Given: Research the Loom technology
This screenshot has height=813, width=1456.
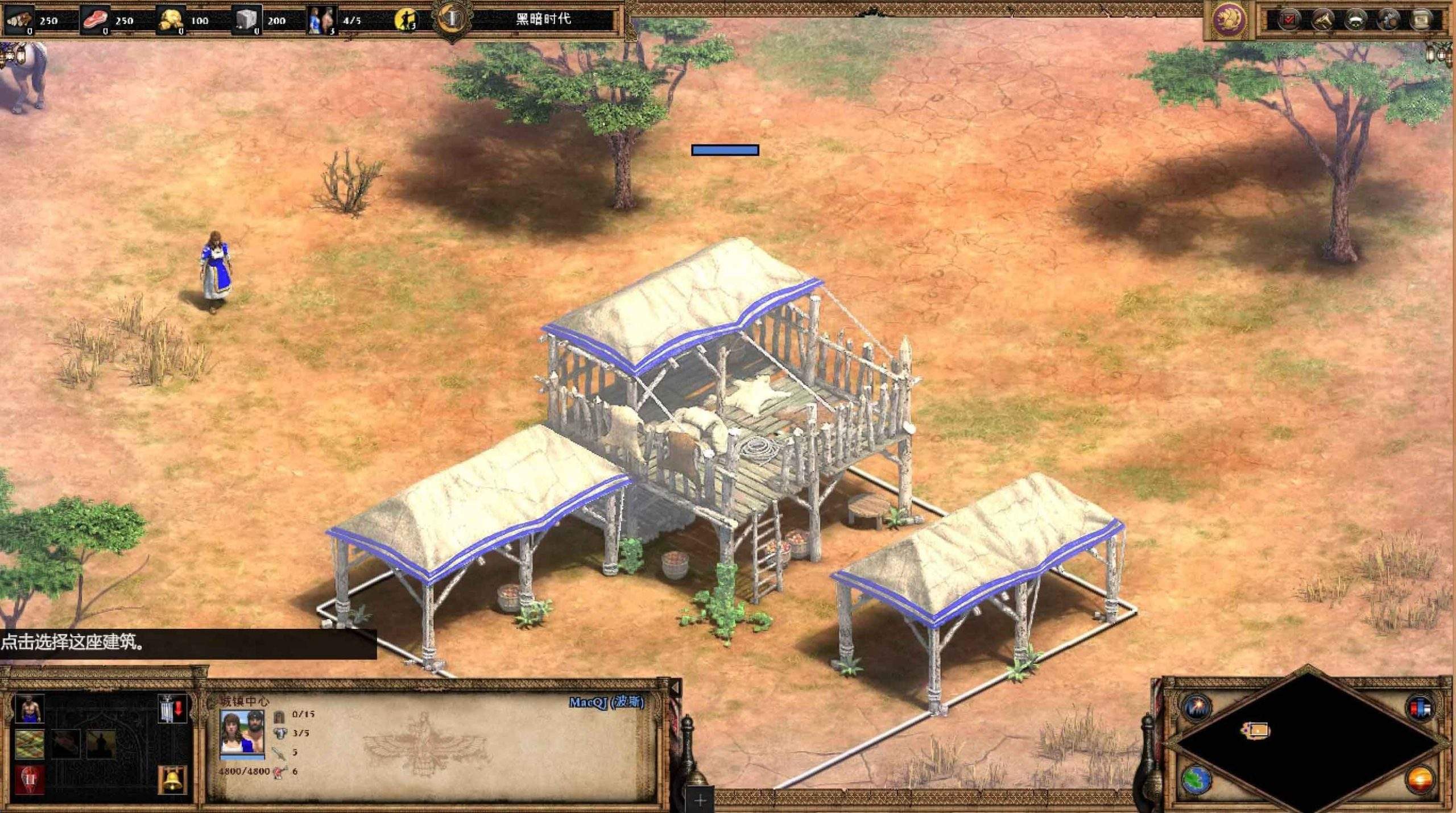Looking at the screenshot, I should point(30,744).
